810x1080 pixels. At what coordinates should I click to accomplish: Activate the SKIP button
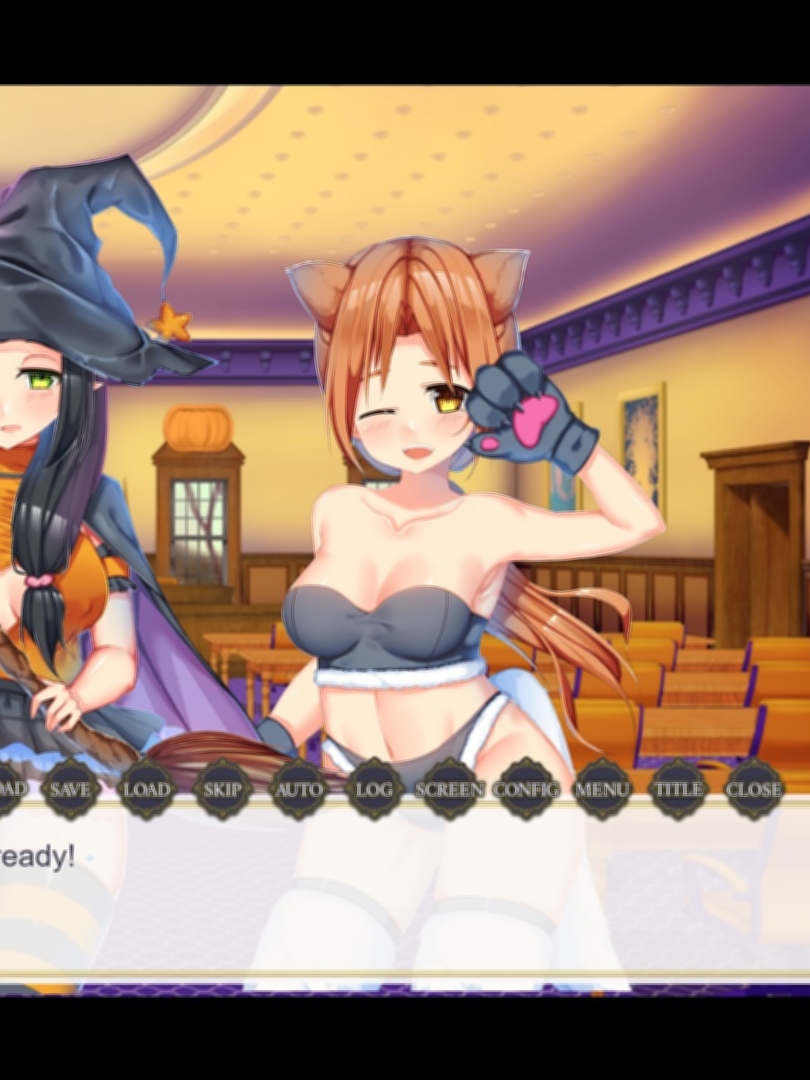click(x=222, y=789)
